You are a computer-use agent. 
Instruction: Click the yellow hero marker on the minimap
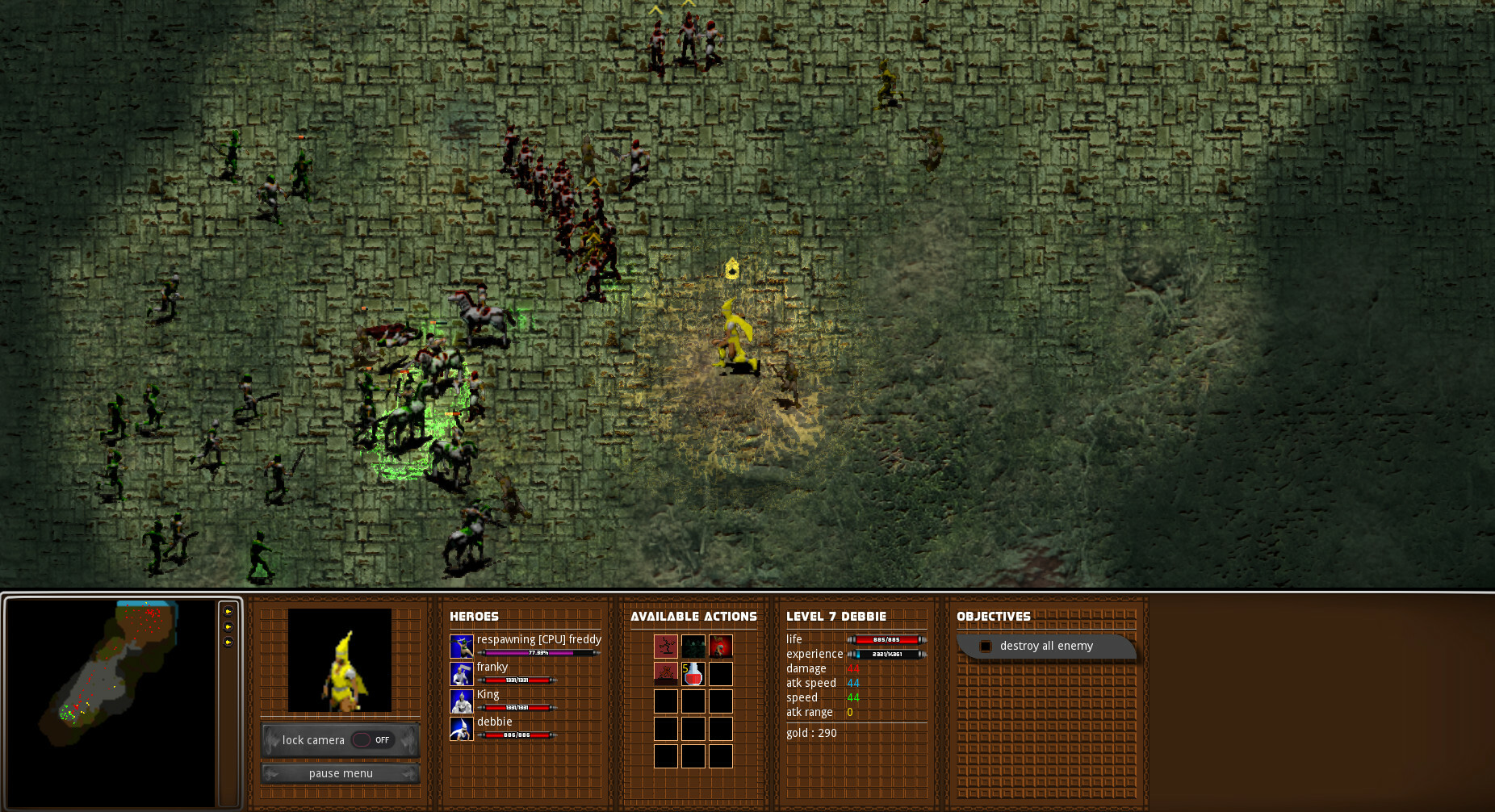tap(86, 704)
